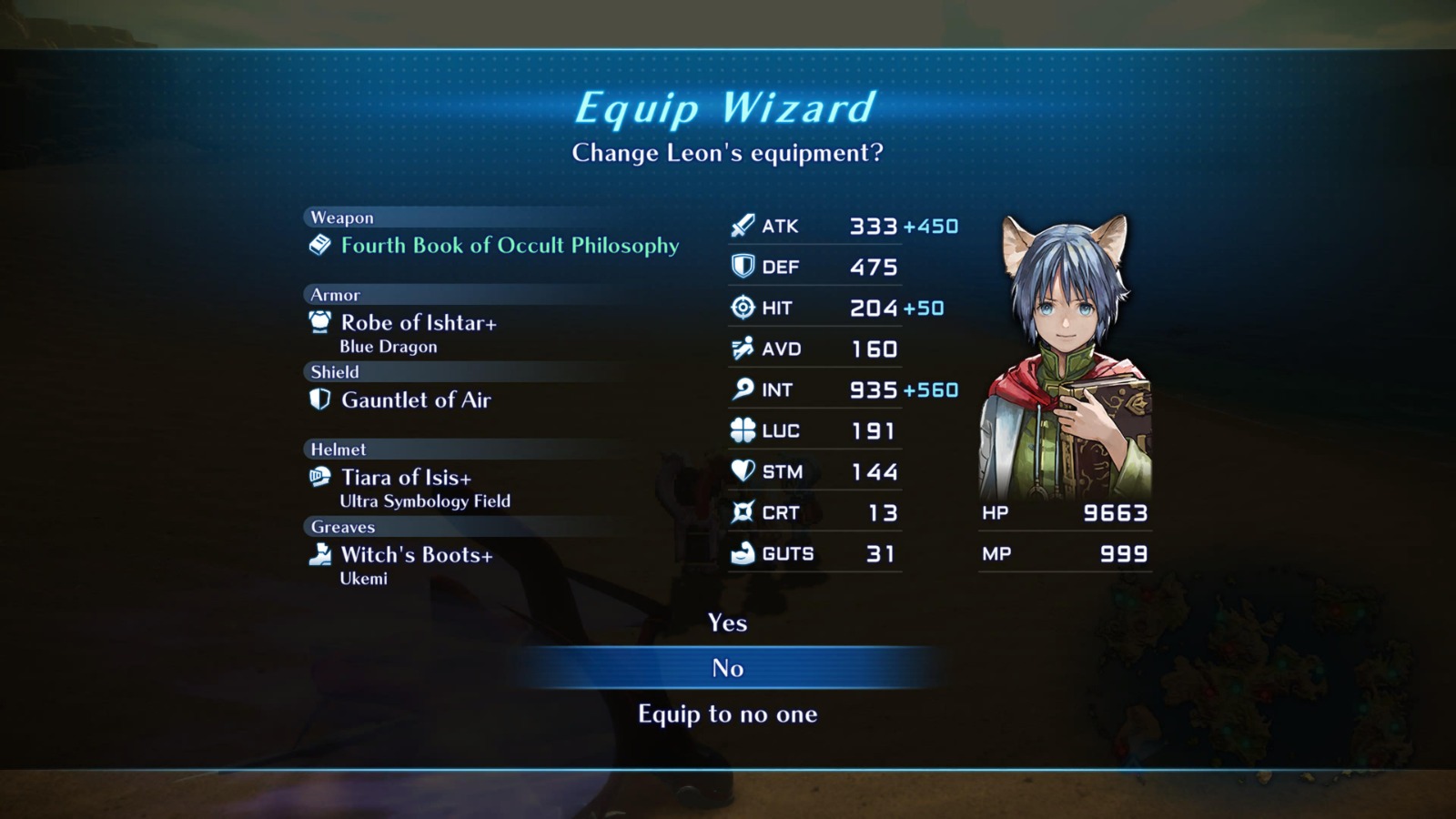Screen dimensions: 1456x819
Task: Choose Yes to change Leon's equipment
Action: (727, 623)
